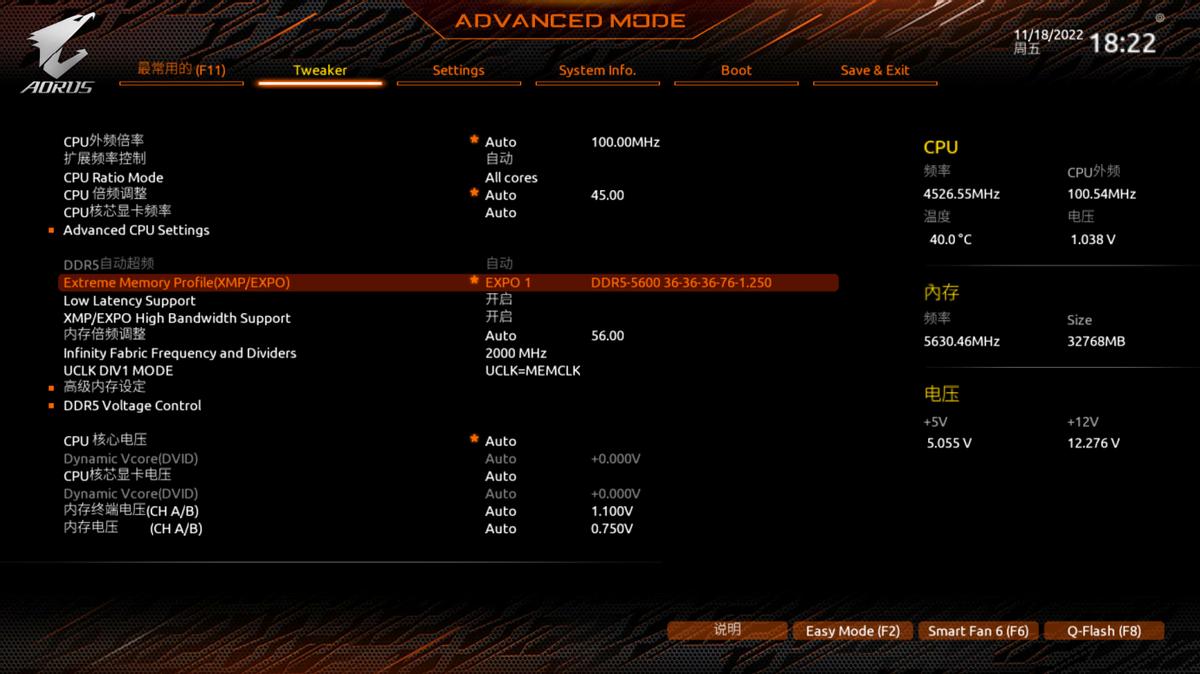The width and height of the screenshot is (1200, 674).
Task: Open the System Info. tab
Action: point(597,70)
